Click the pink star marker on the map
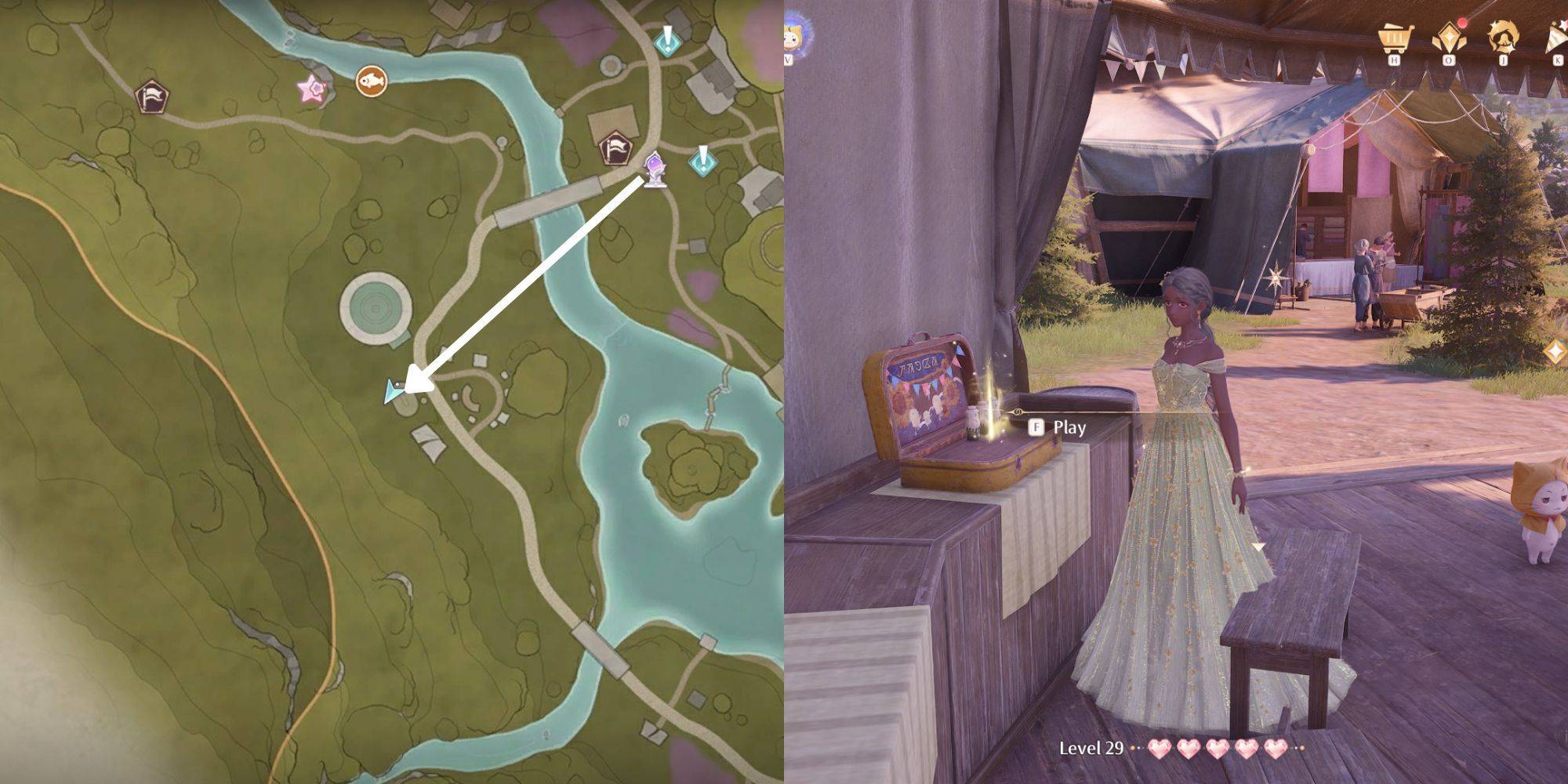Viewport: 1568px width, 784px height. point(311,88)
